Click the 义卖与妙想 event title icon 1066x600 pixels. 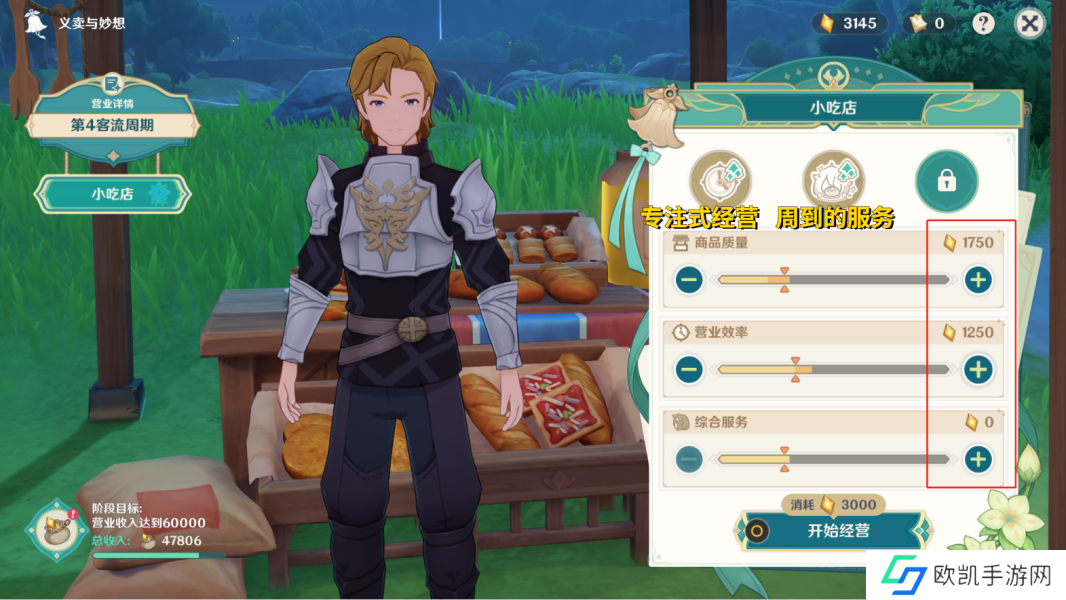pyautogui.click(x=37, y=22)
